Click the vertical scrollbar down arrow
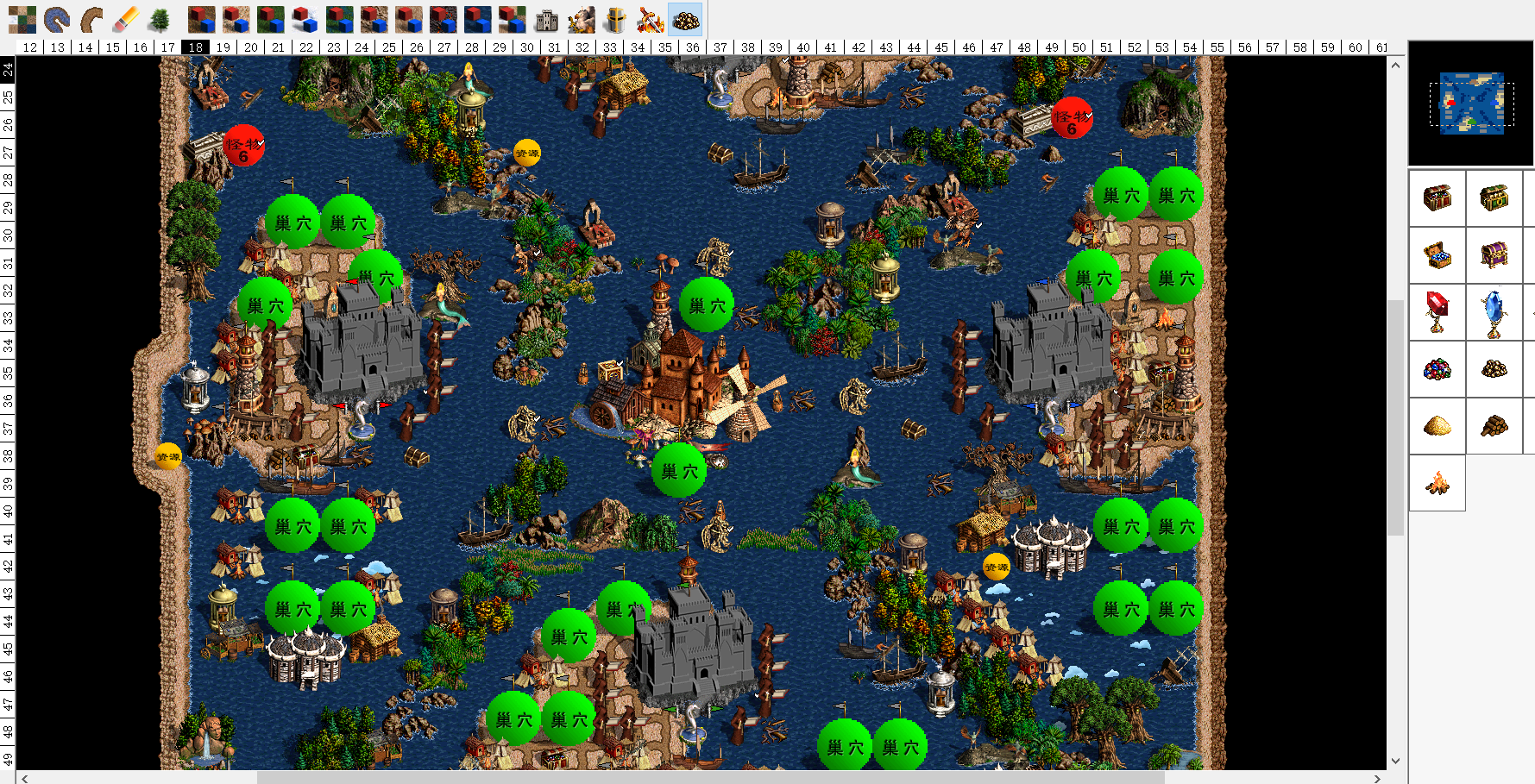Image resolution: width=1535 pixels, height=784 pixels. pyautogui.click(x=1396, y=761)
